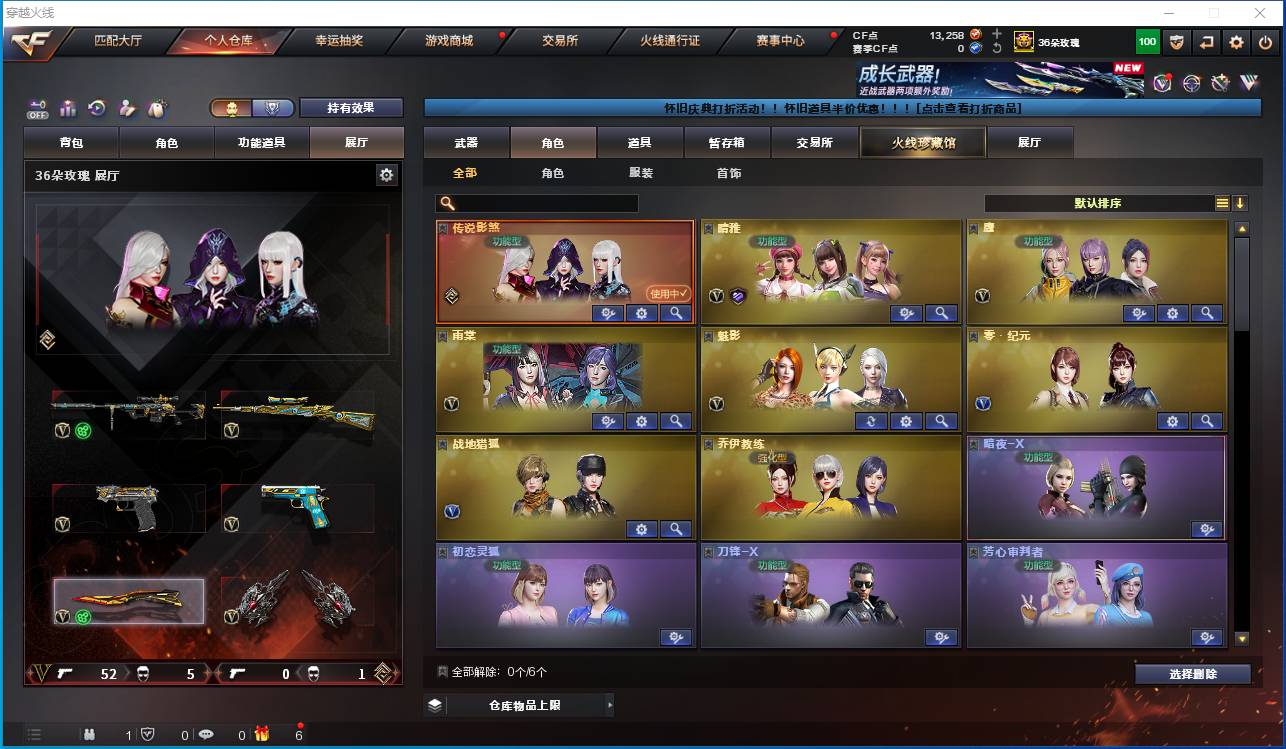Open the chat bubble icon in the bottom bar
Viewport: 1286px width, 749px height.
point(206,733)
